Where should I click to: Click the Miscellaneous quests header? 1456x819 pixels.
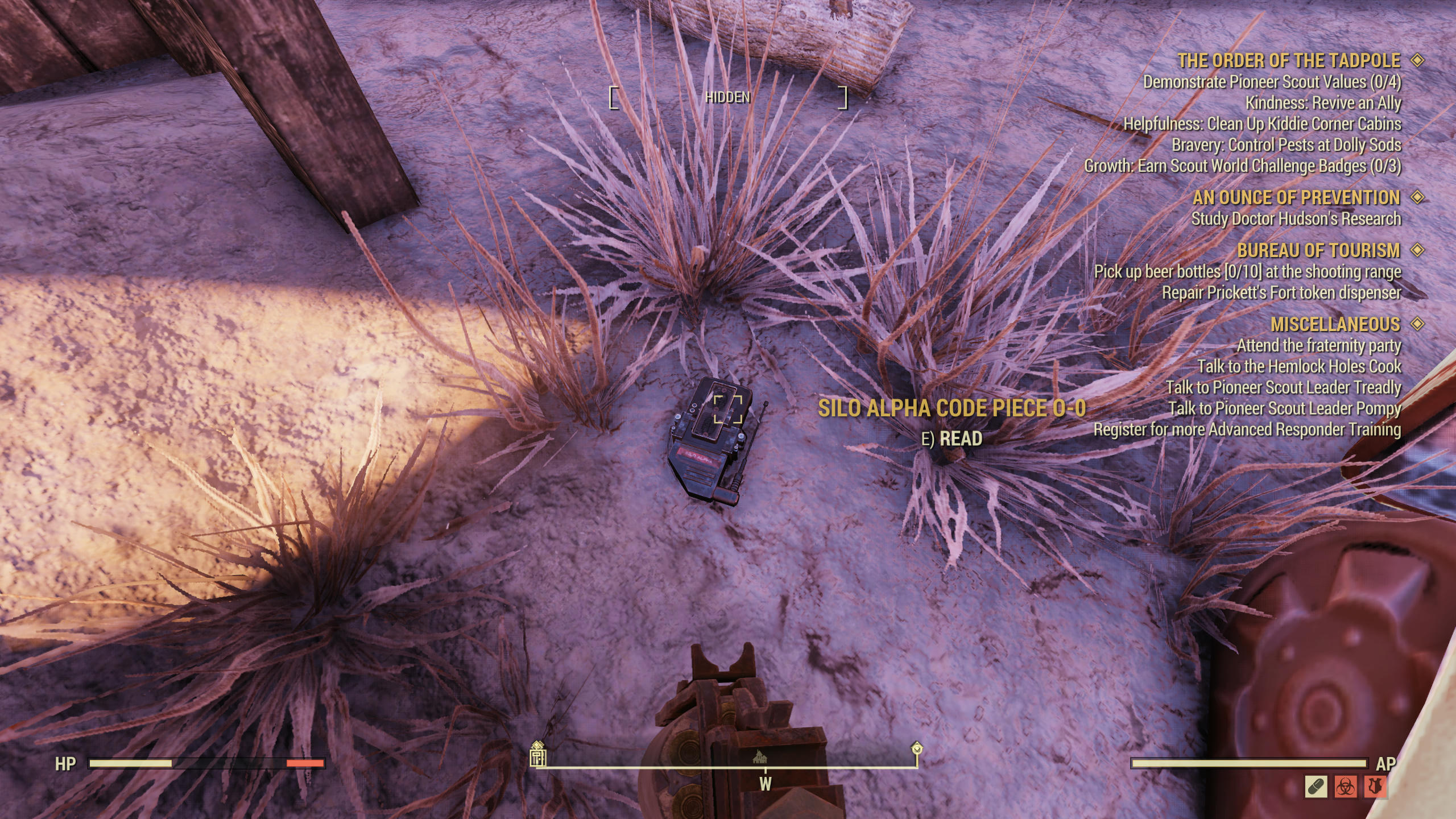[1335, 324]
